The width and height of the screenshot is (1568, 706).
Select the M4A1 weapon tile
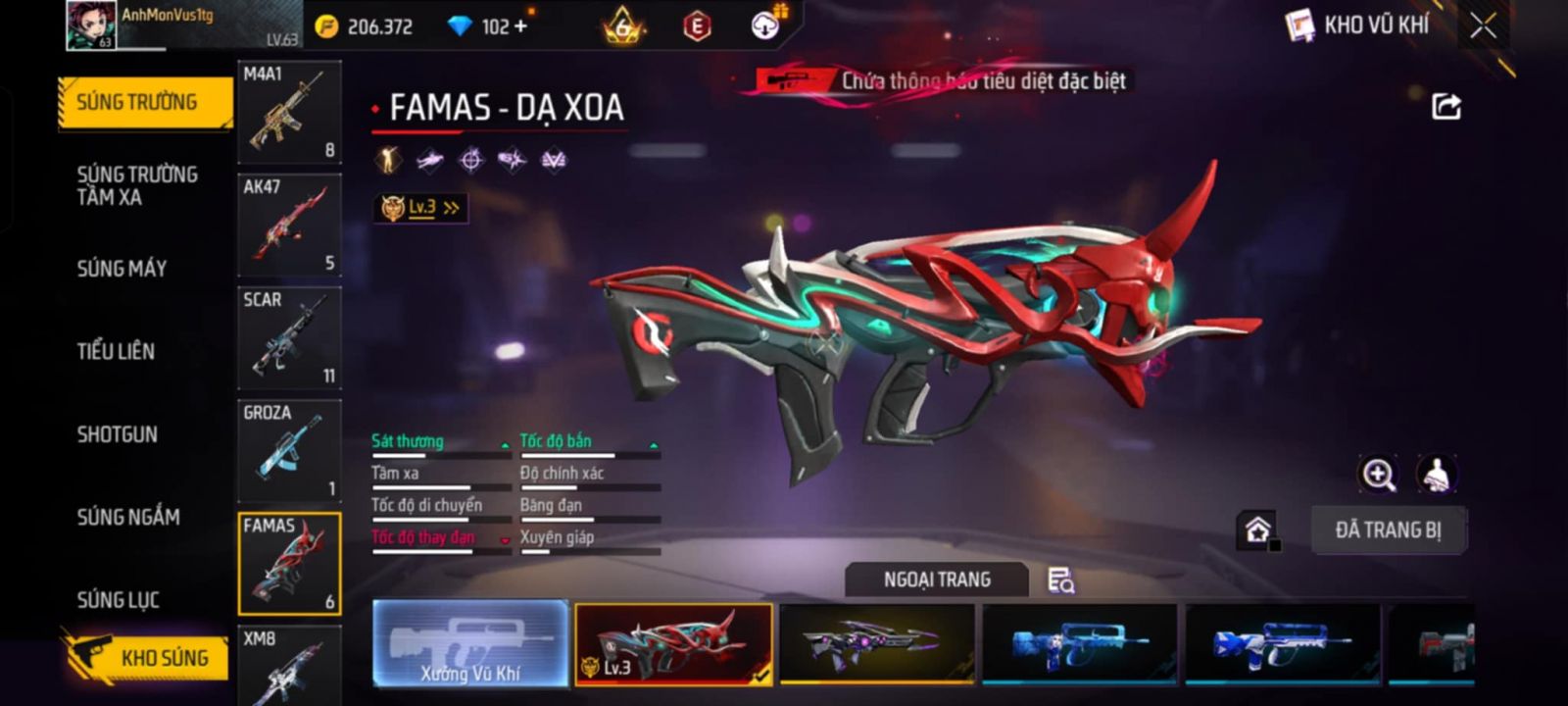coord(289,112)
